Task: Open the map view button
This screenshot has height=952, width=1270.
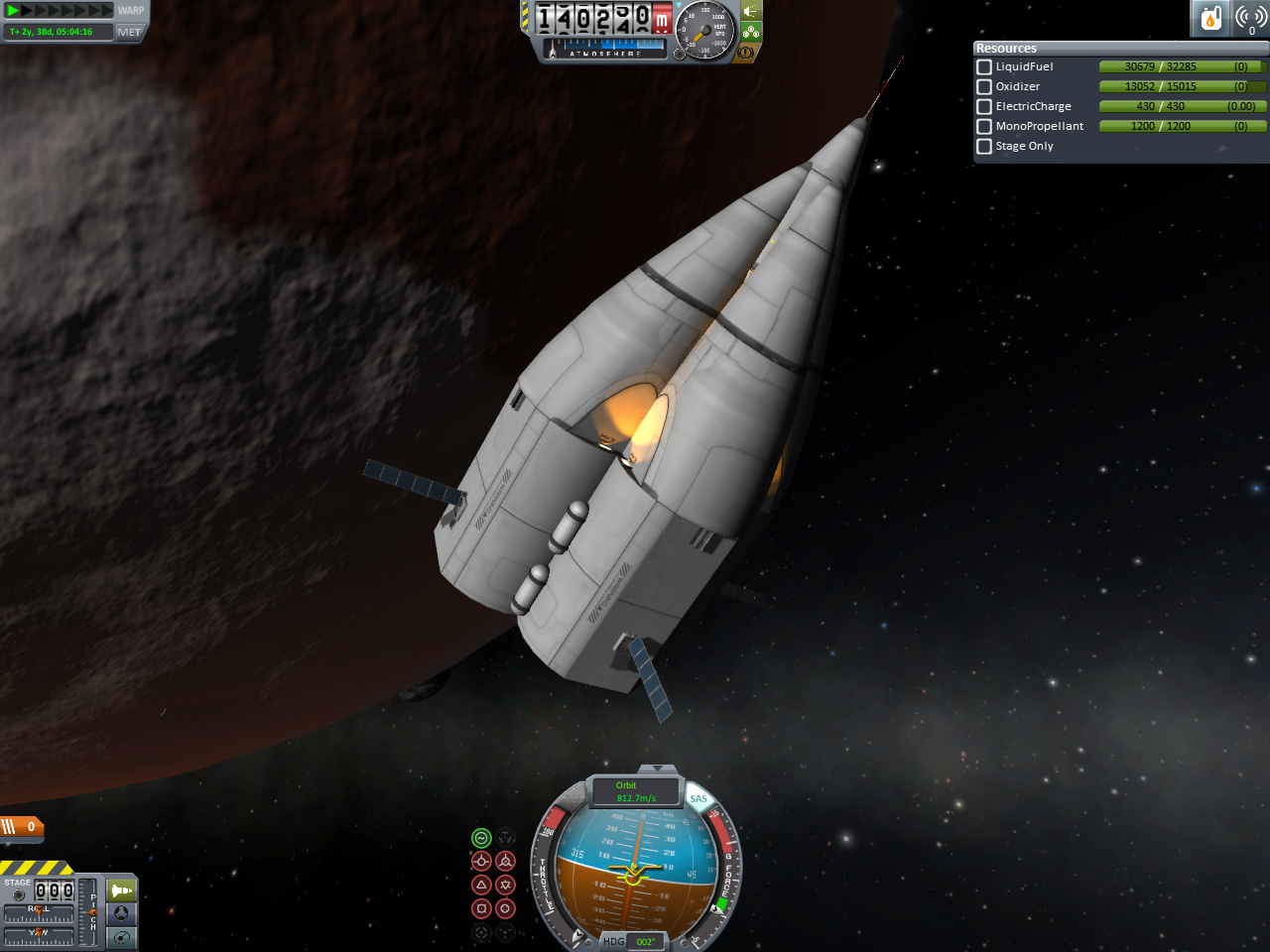Action: 122,937
